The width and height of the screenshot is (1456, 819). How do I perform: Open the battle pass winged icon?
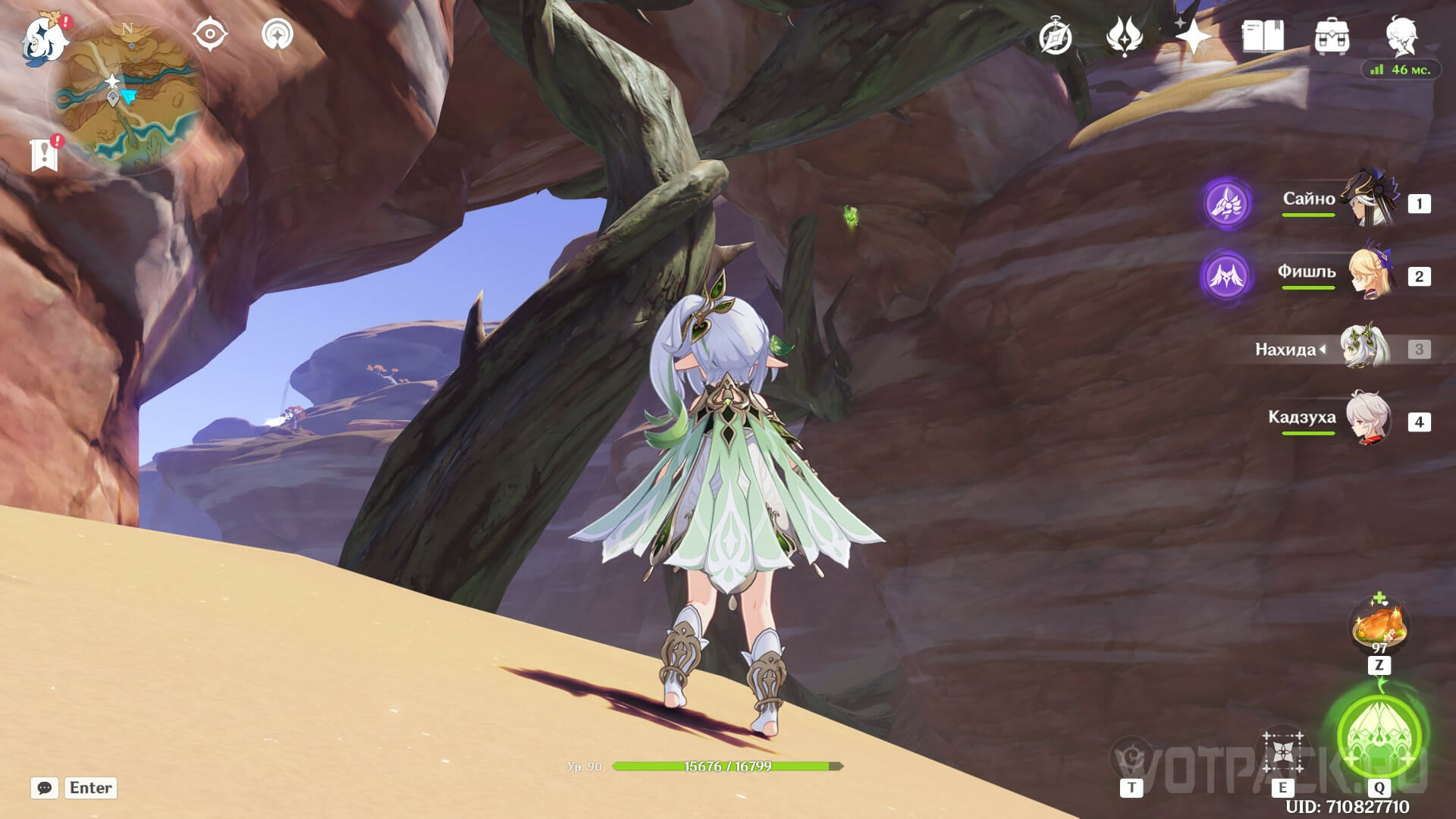(x=1124, y=36)
